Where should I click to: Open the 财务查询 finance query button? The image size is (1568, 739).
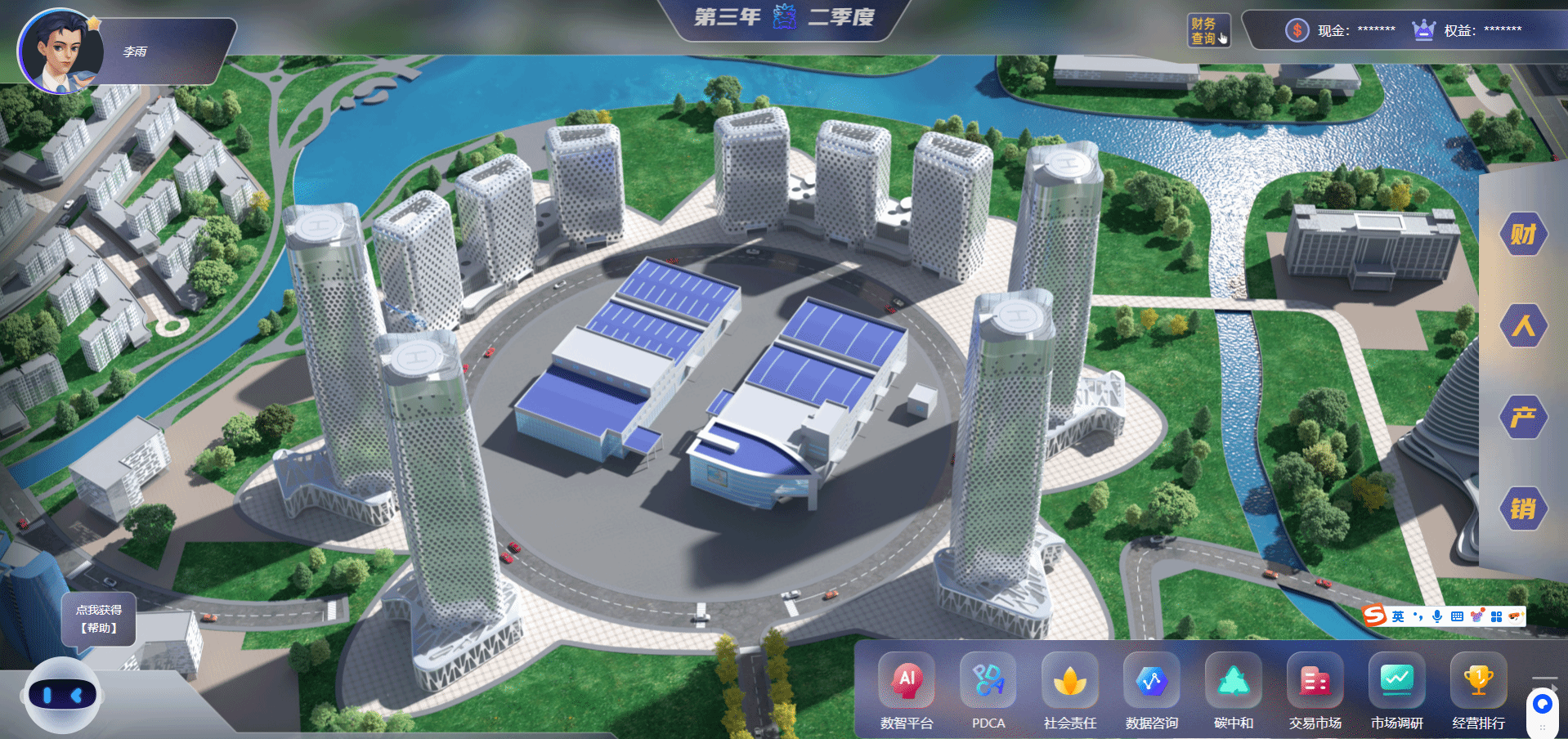tap(1207, 31)
